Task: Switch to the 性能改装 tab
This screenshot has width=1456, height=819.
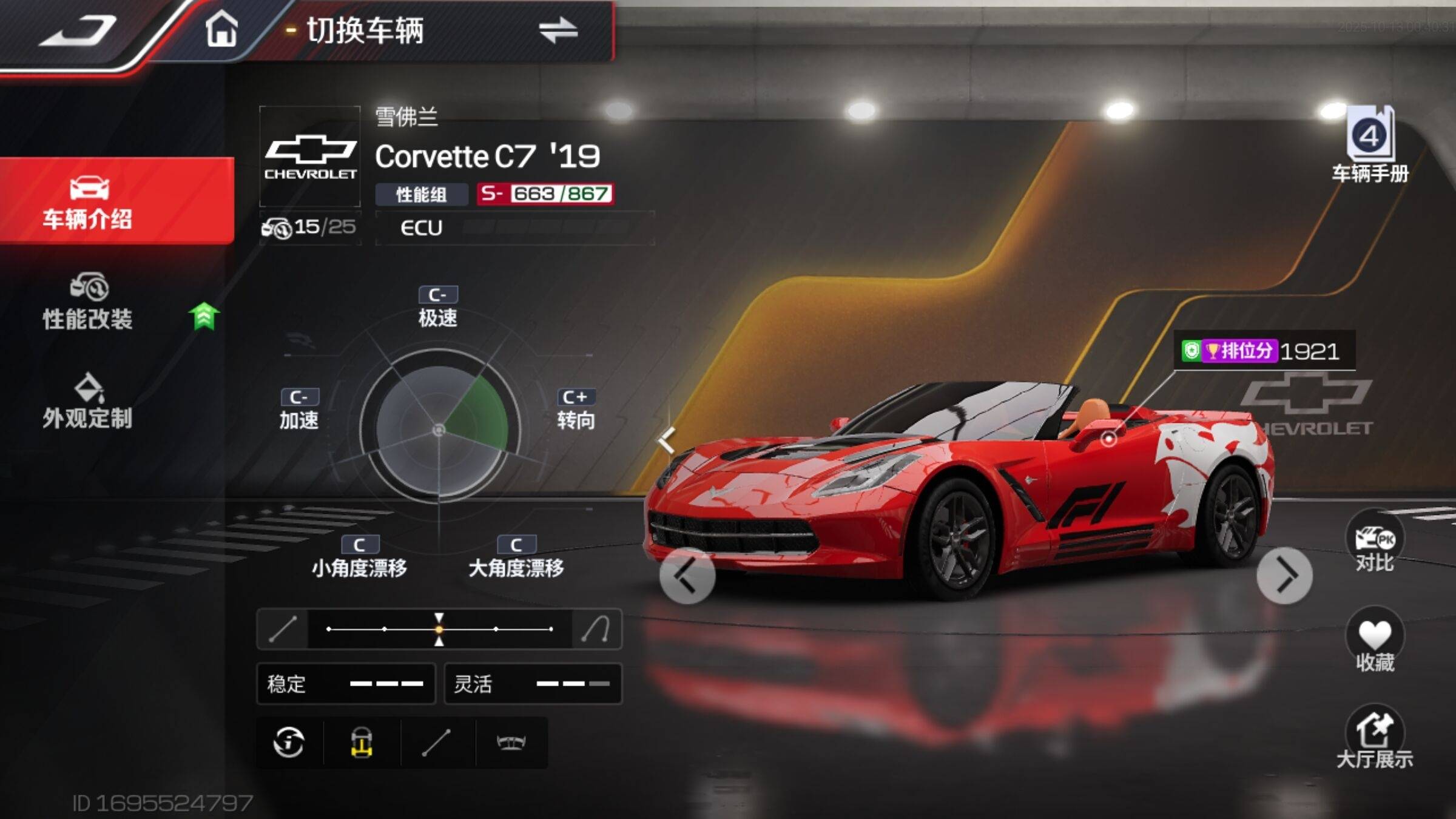Action: 89,303
